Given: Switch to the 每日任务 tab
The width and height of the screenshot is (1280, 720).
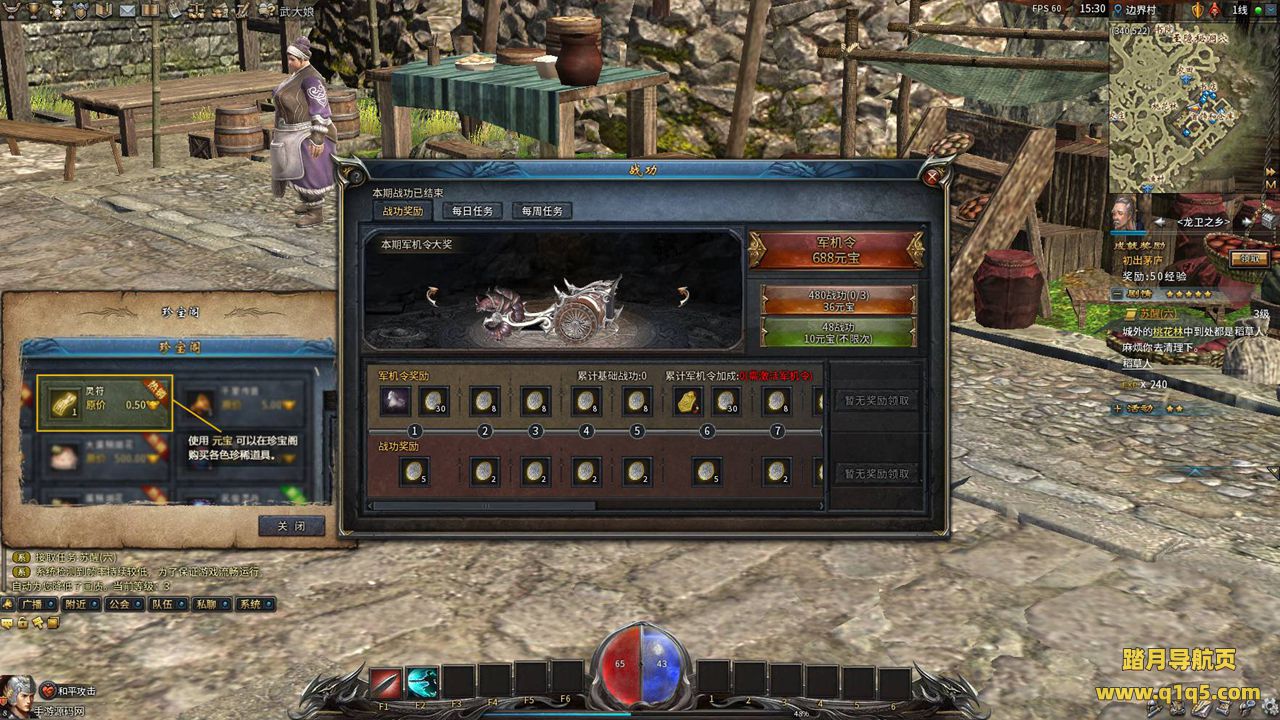Looking at the screenshot, I should point(472,211).
